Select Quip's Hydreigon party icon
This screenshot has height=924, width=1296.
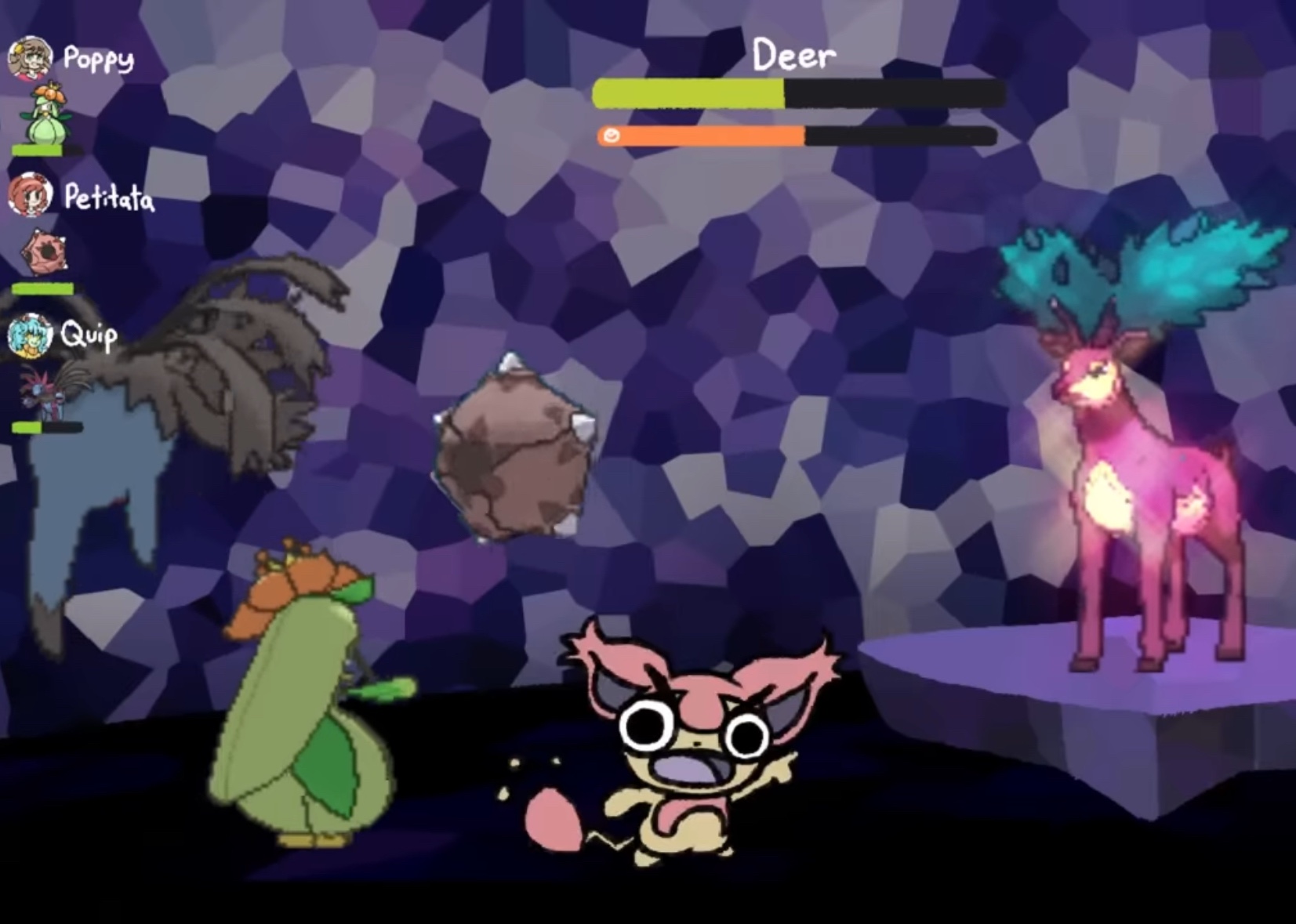tap(41, 391)
